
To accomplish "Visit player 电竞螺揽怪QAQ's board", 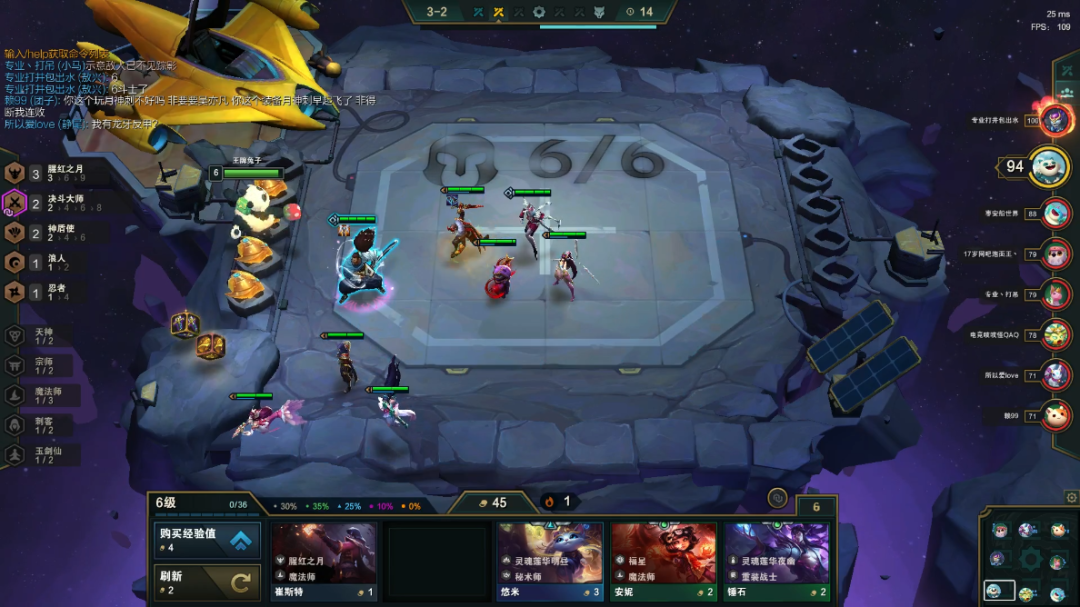I will click(1055, 334).
